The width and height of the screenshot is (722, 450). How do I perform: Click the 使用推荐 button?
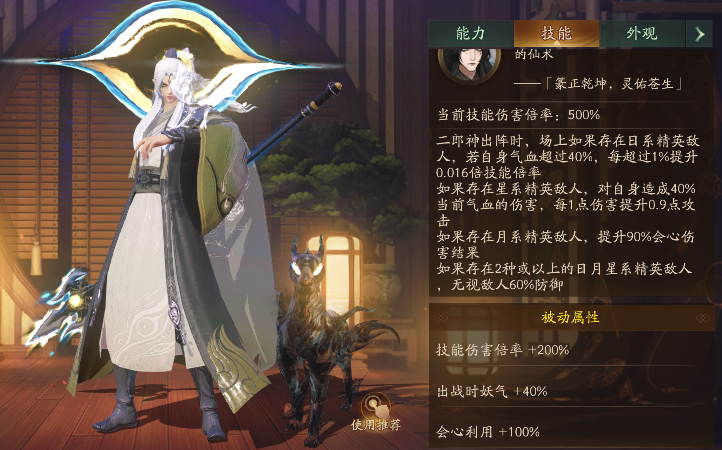376,408
